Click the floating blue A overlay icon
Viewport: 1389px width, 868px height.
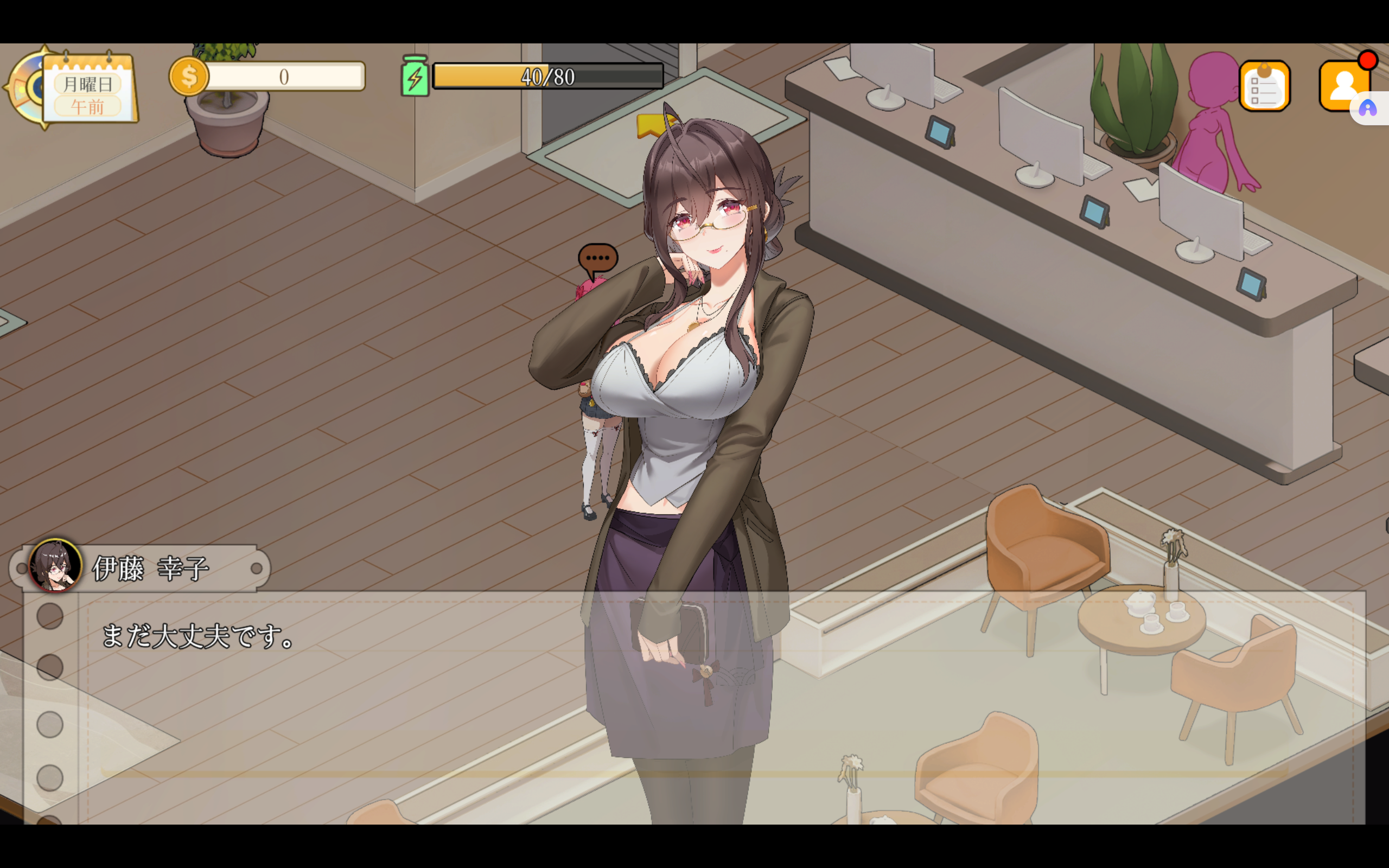coord(1368,108)
